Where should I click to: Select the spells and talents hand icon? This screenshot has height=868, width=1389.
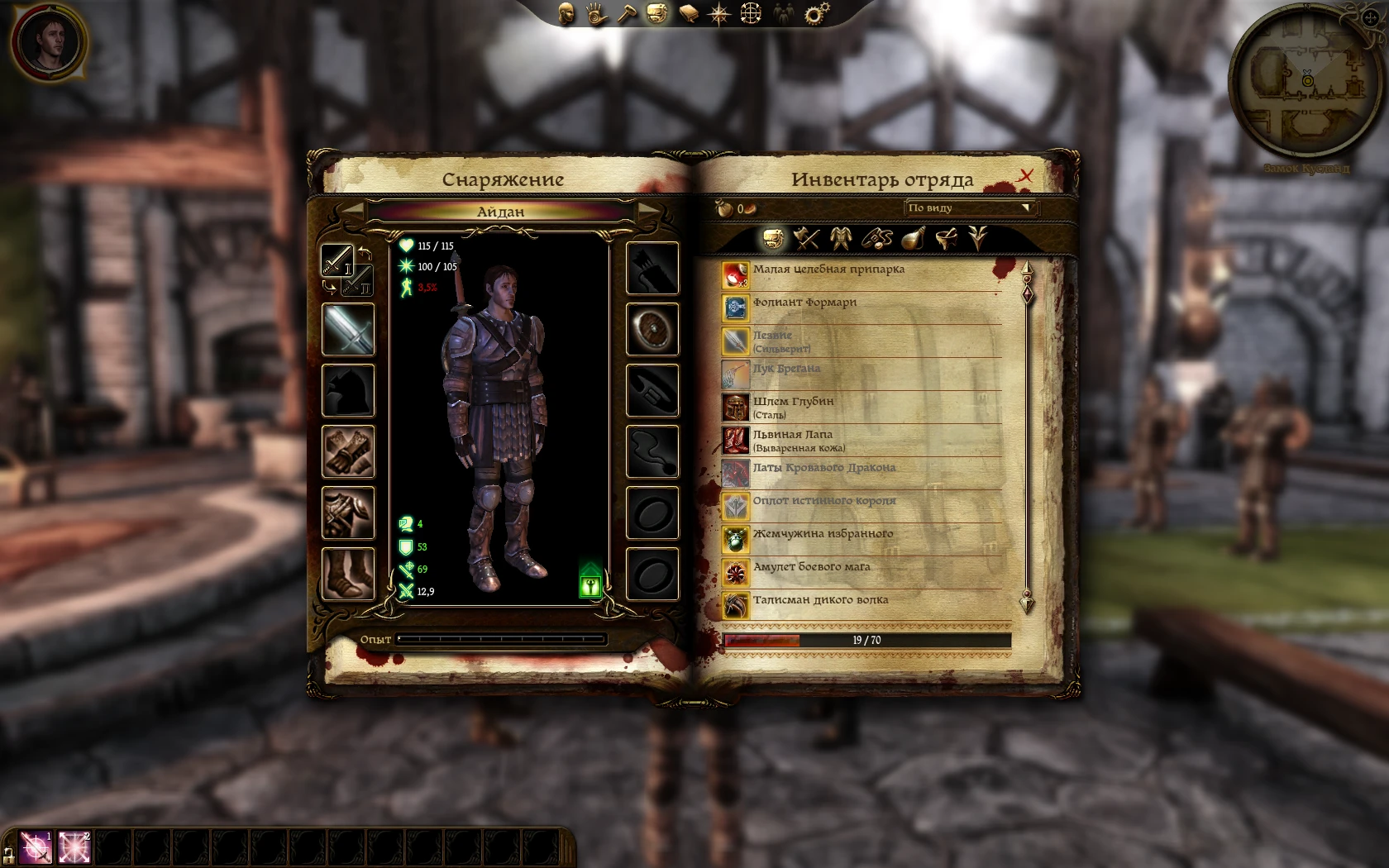pos(596,12)
